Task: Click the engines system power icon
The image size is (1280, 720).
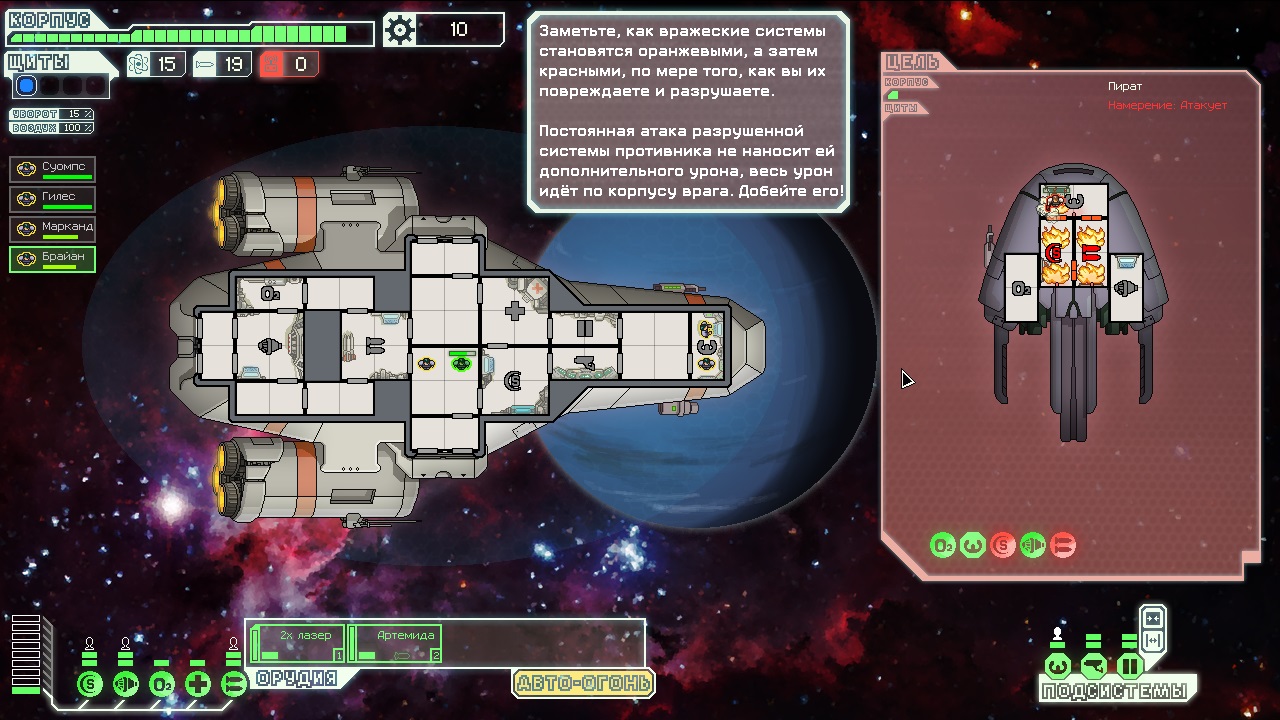Action: pos(126,685)
